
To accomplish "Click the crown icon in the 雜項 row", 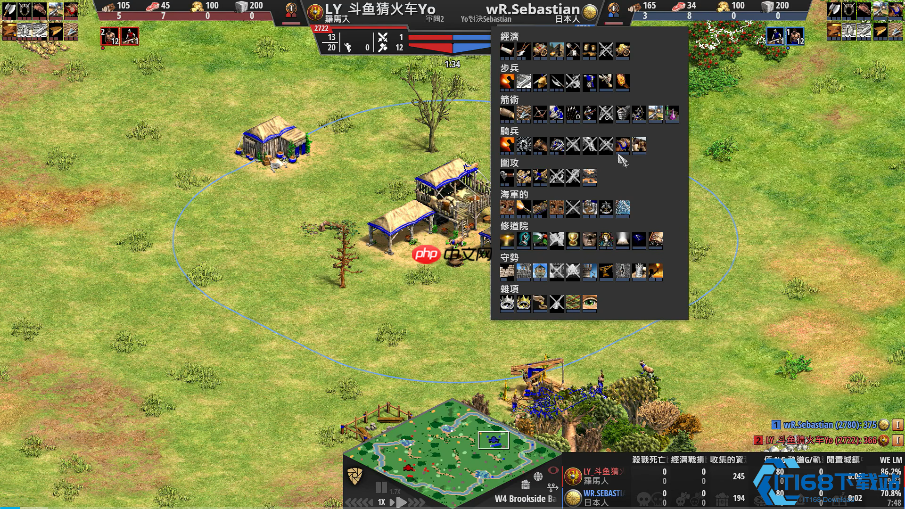I will 508,302.
